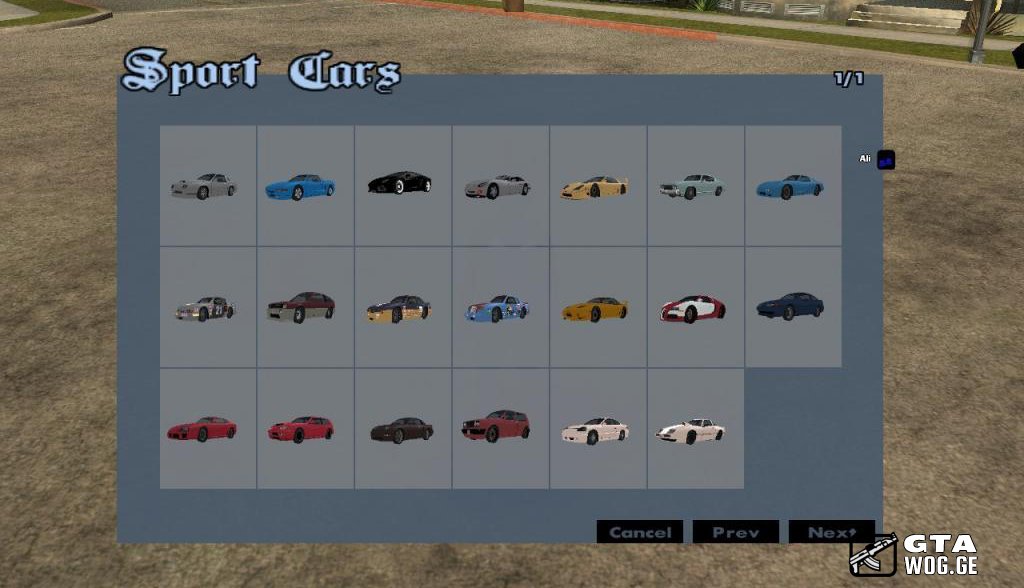Pick the white convertible with red stripe
The height and width of the screenshot is (588, 1024).
[693, 430]
